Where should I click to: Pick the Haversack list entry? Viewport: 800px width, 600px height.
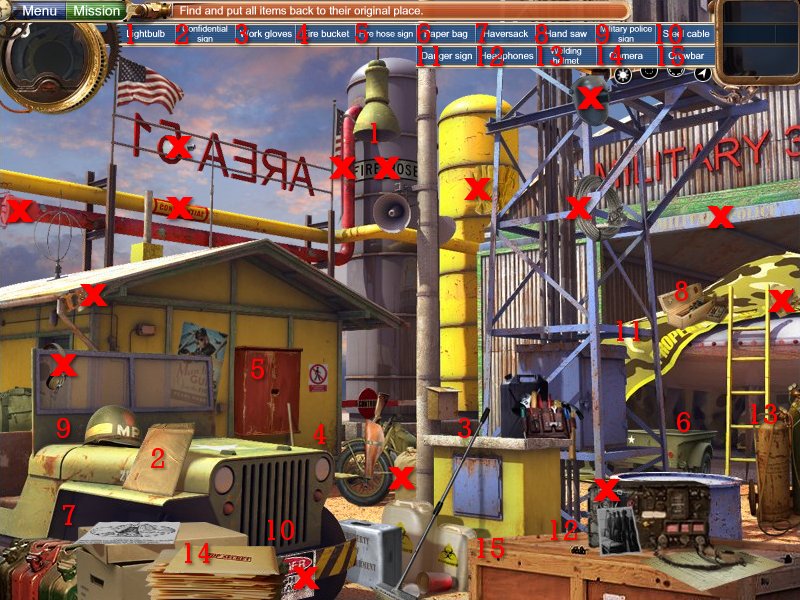click(x=506, y=34)
